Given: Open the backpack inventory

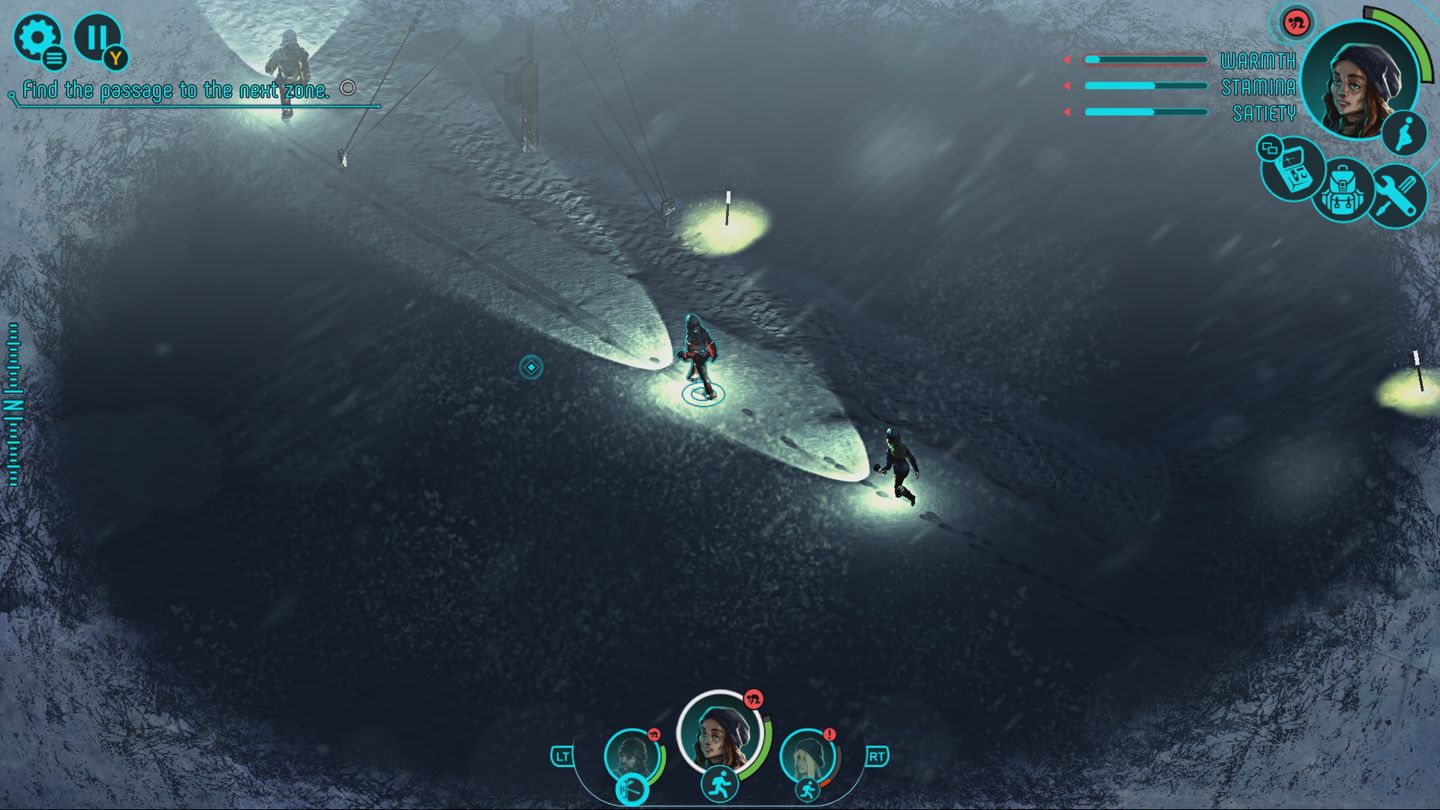Looking at the screenshot, I should (1342, 192).
